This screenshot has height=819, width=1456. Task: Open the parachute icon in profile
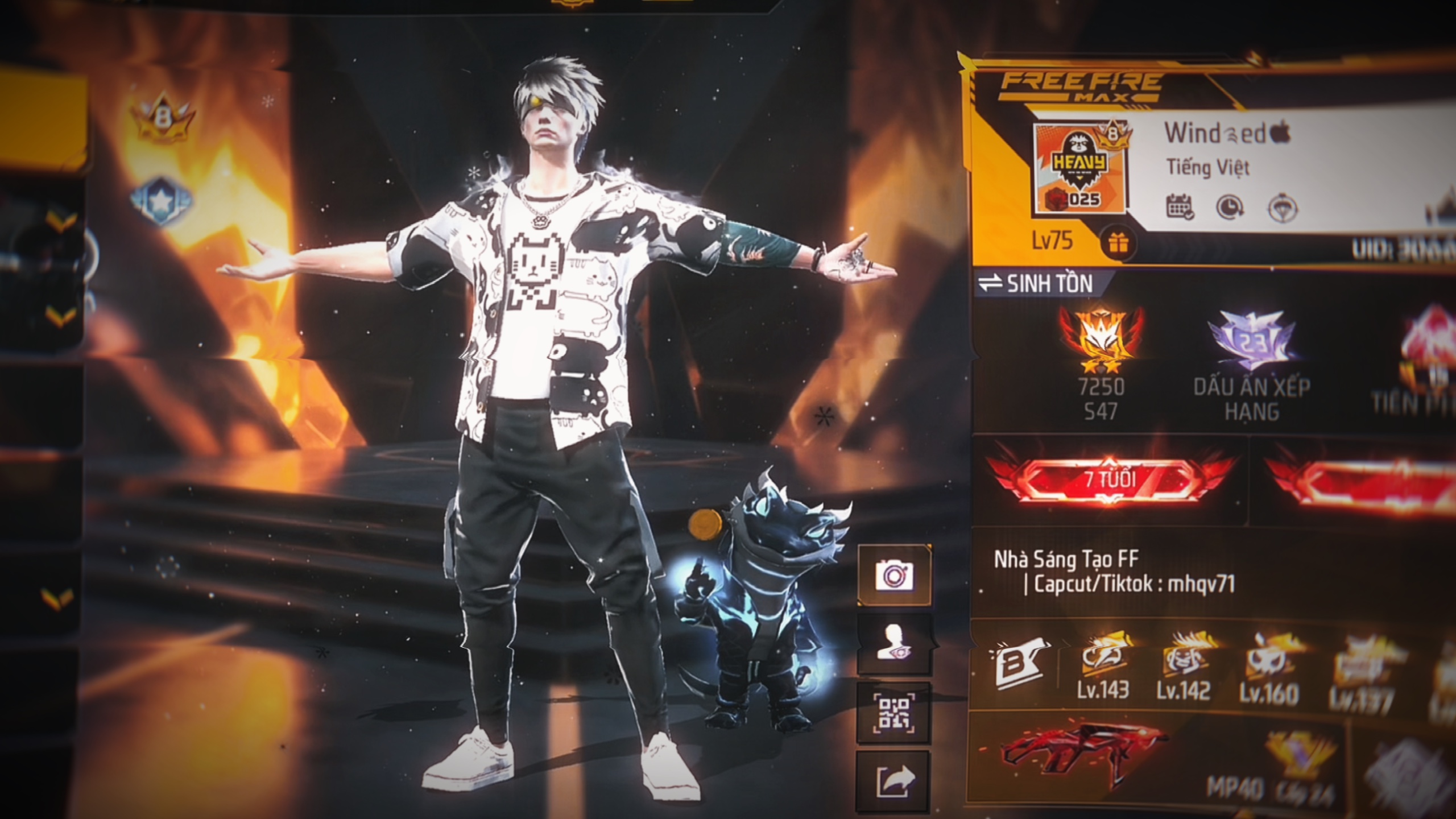pos(1283,207)
